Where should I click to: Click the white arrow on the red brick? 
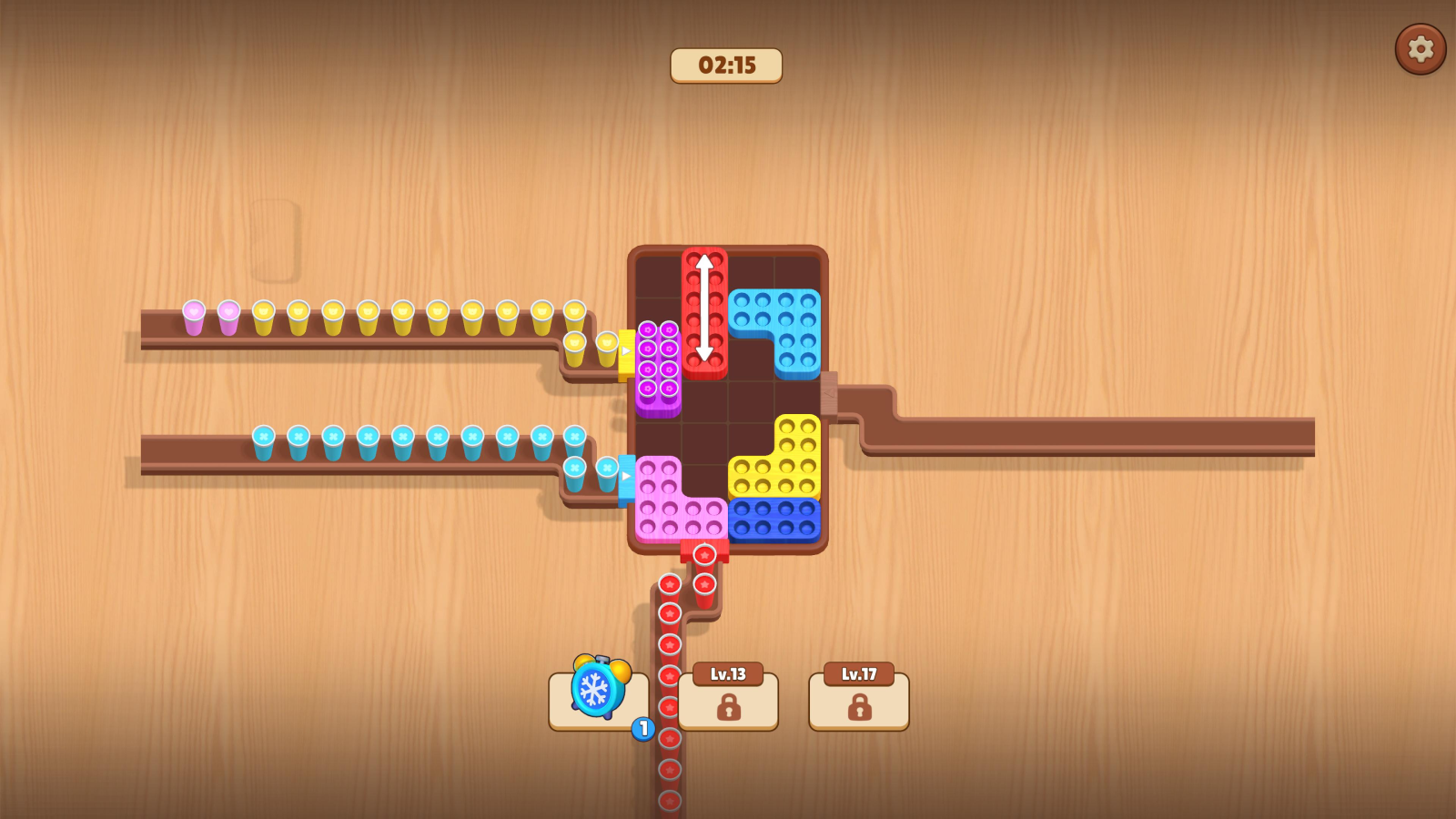[x=705, y=314]
